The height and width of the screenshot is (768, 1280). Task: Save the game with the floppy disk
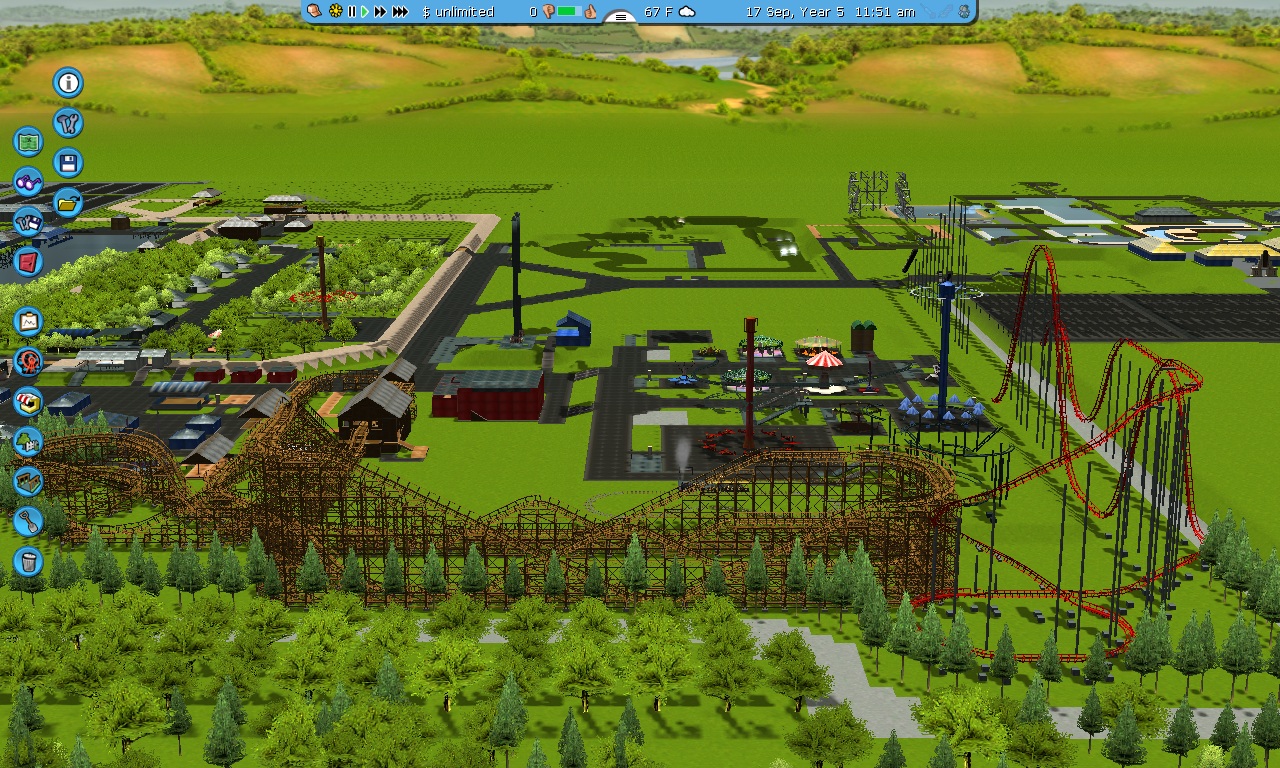pos(68,163)
